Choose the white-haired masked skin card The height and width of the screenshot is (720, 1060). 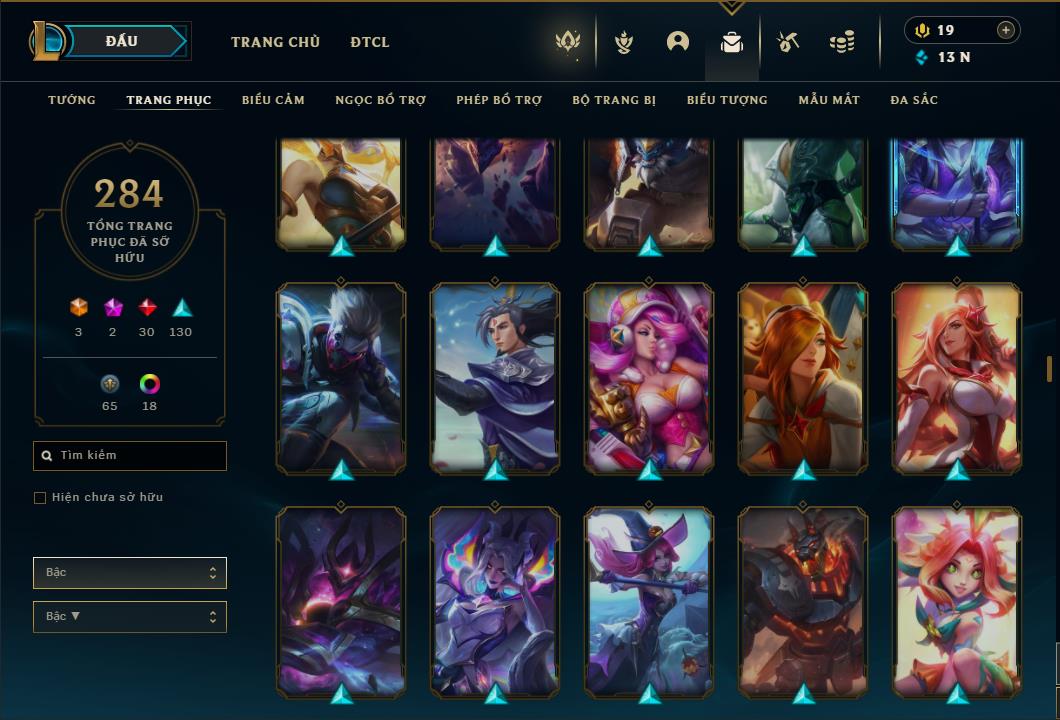341,377
